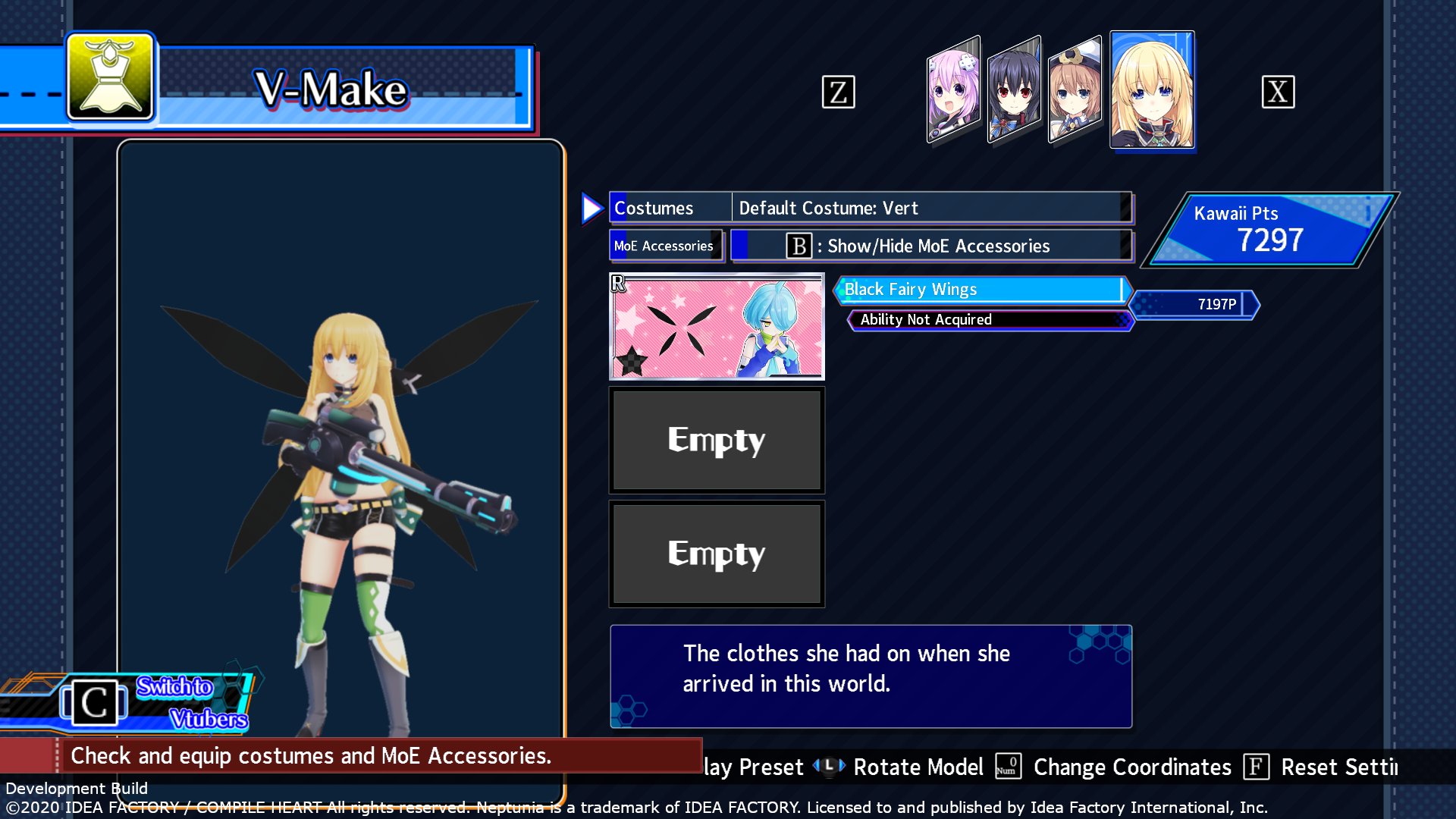Click the Z key icon to cycle characters left
The image size is (1456, 819).
click(x=838, y=92)
